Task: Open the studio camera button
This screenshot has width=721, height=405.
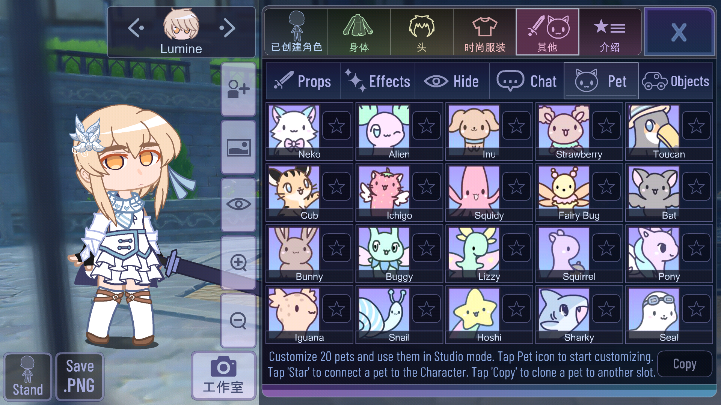Action: point(223,375)
